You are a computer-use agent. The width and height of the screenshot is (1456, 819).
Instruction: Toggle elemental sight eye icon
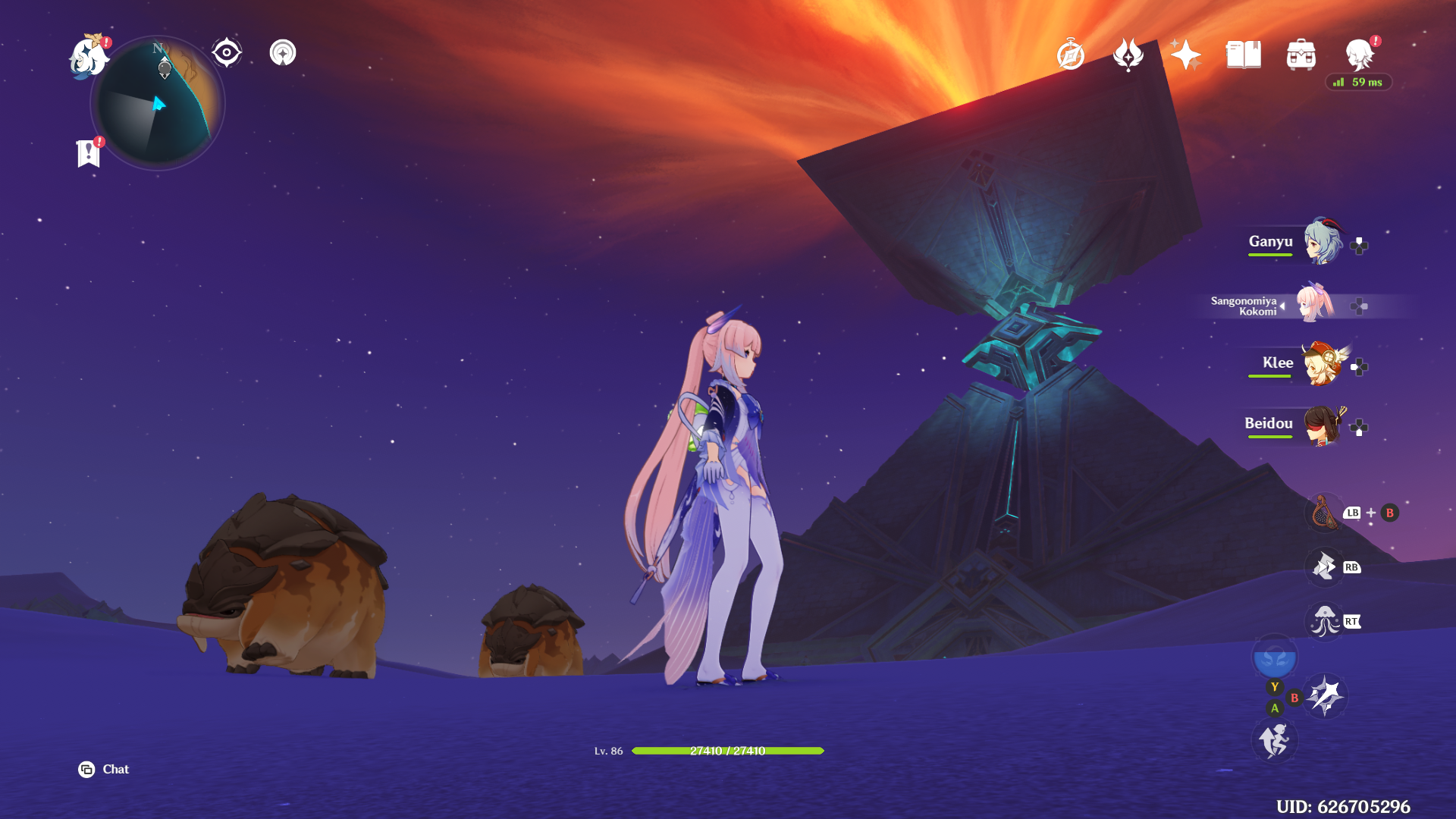tap(226, 53)
